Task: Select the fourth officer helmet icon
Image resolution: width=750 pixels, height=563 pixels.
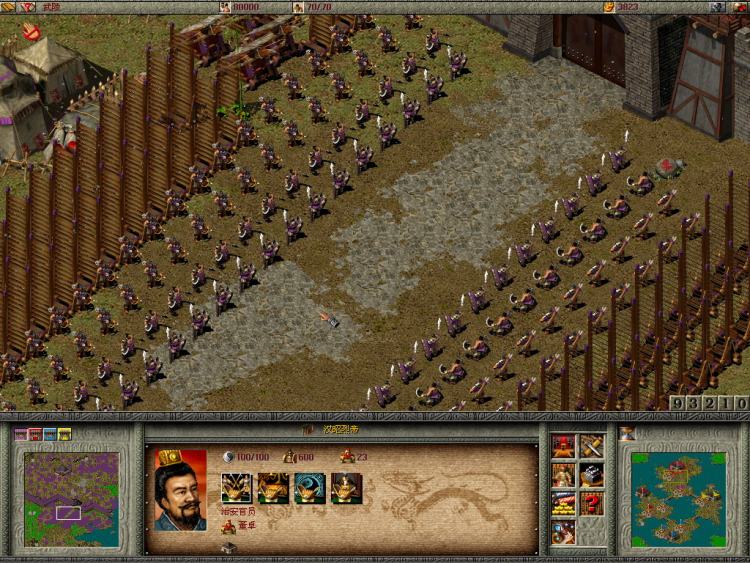Action: (346, 488)
